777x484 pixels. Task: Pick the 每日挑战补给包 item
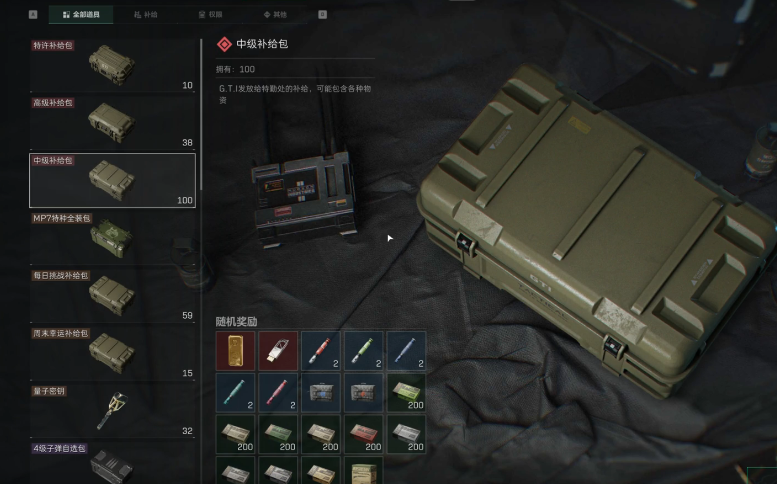point(112,295)
